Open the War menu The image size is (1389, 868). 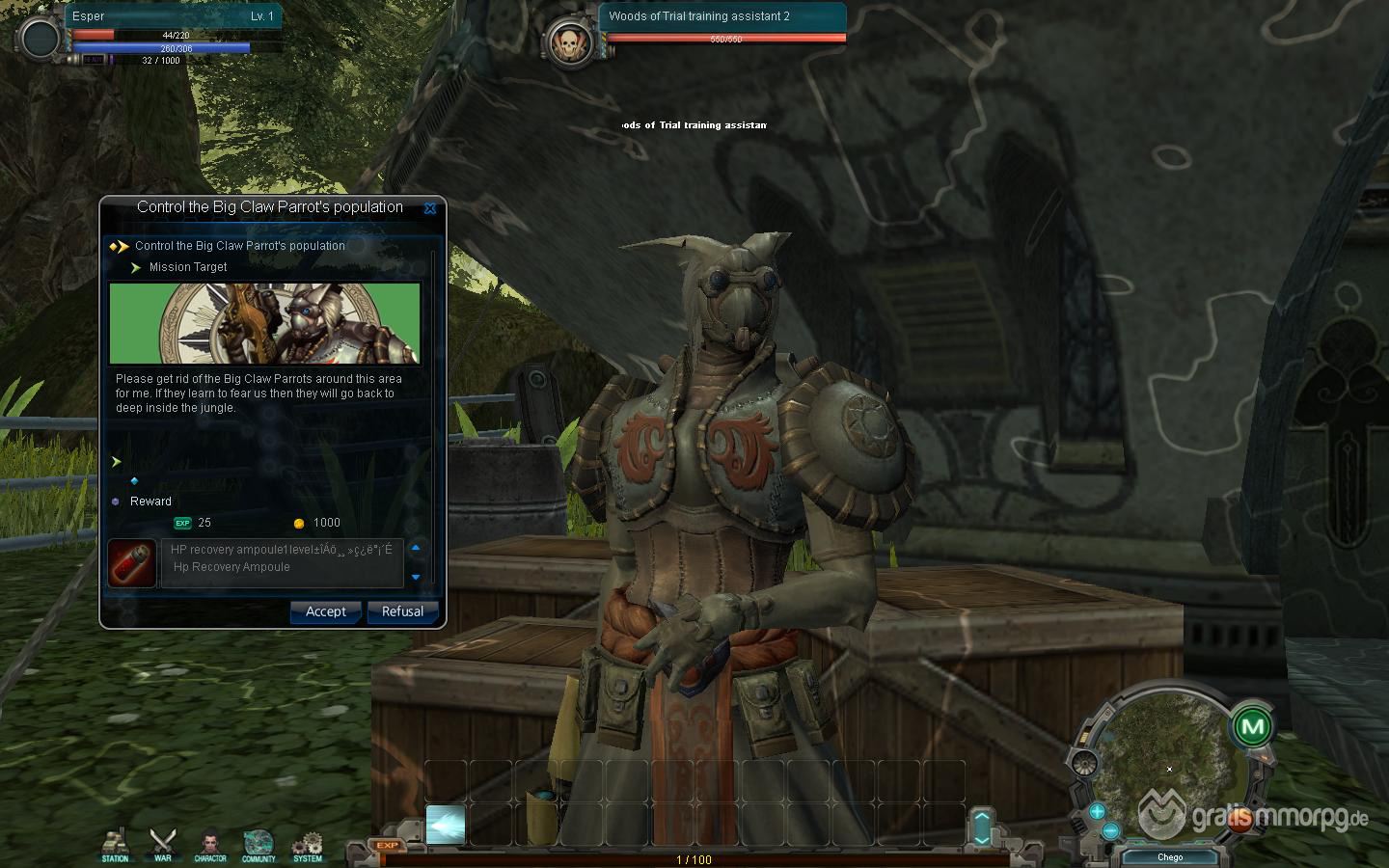pos(162,845)
